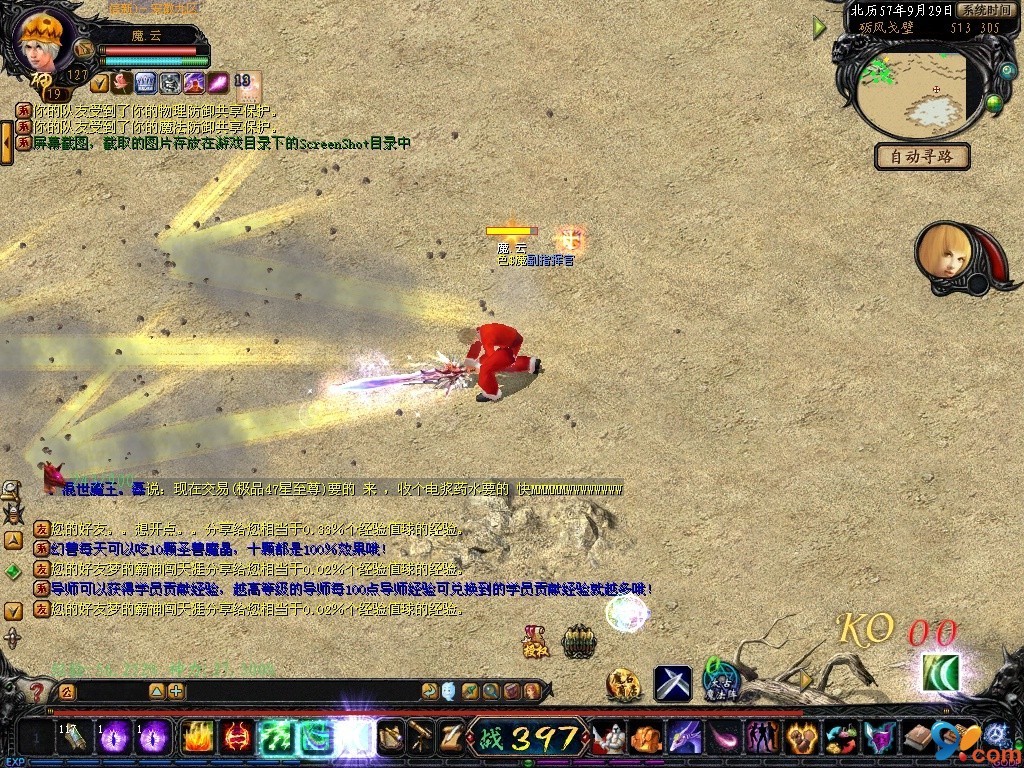Activate the flame skill in the hotbar
This screenshot has width=1024, height=768.
point(196,738)
